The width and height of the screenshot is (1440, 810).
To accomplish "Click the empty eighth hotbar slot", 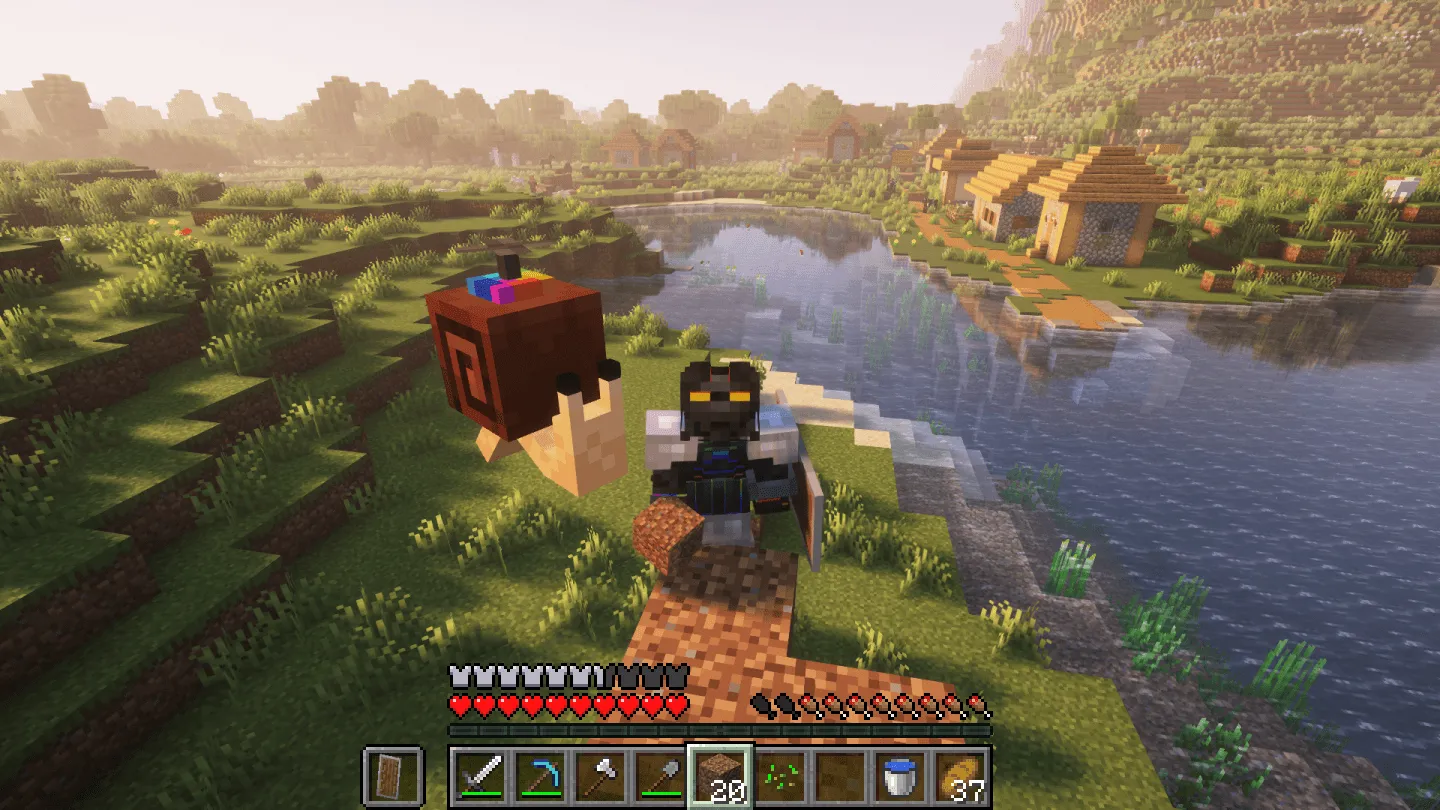I will tap(838, 774).
